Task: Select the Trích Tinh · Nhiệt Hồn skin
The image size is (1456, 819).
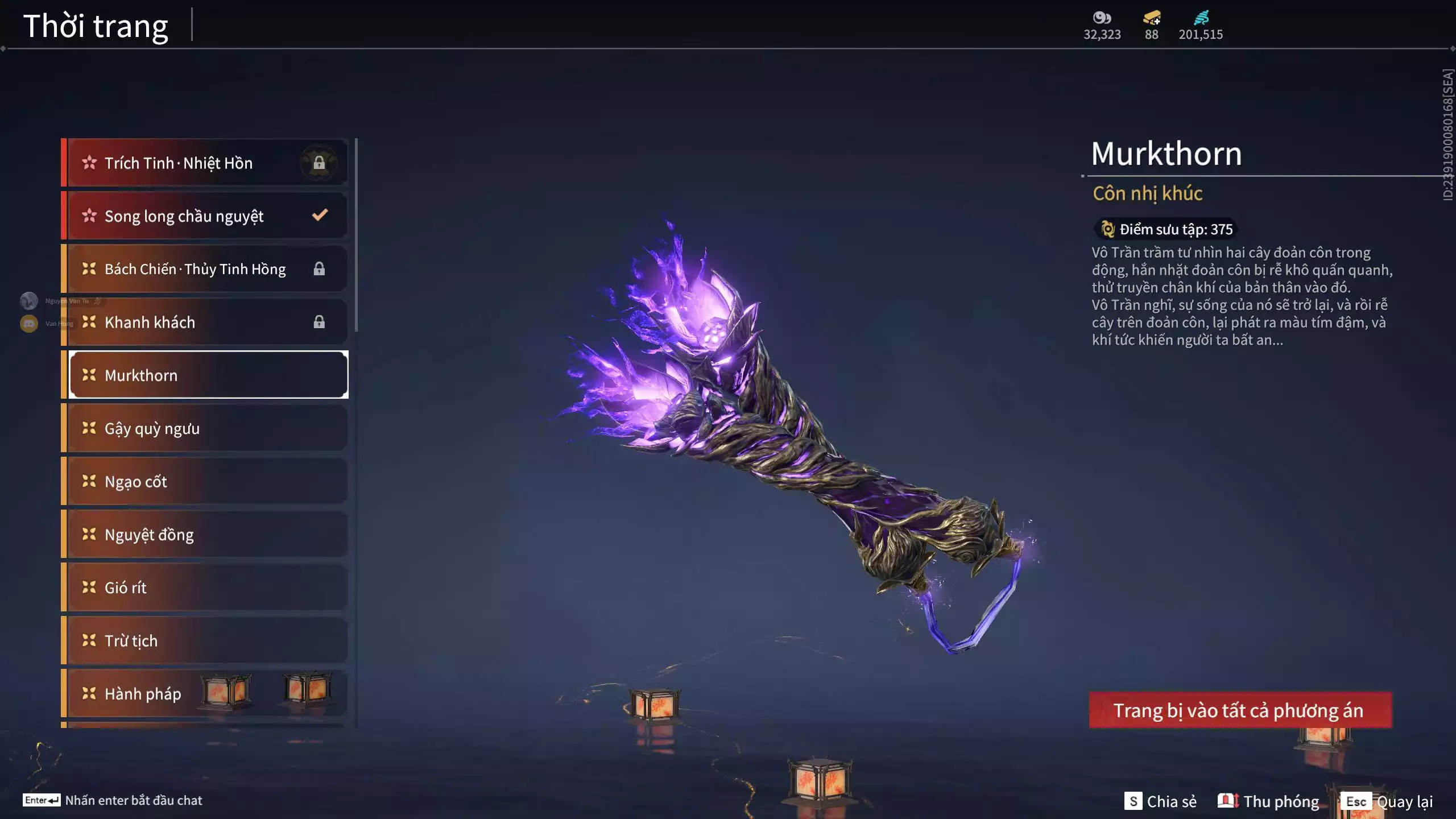Action: point(205,163)
